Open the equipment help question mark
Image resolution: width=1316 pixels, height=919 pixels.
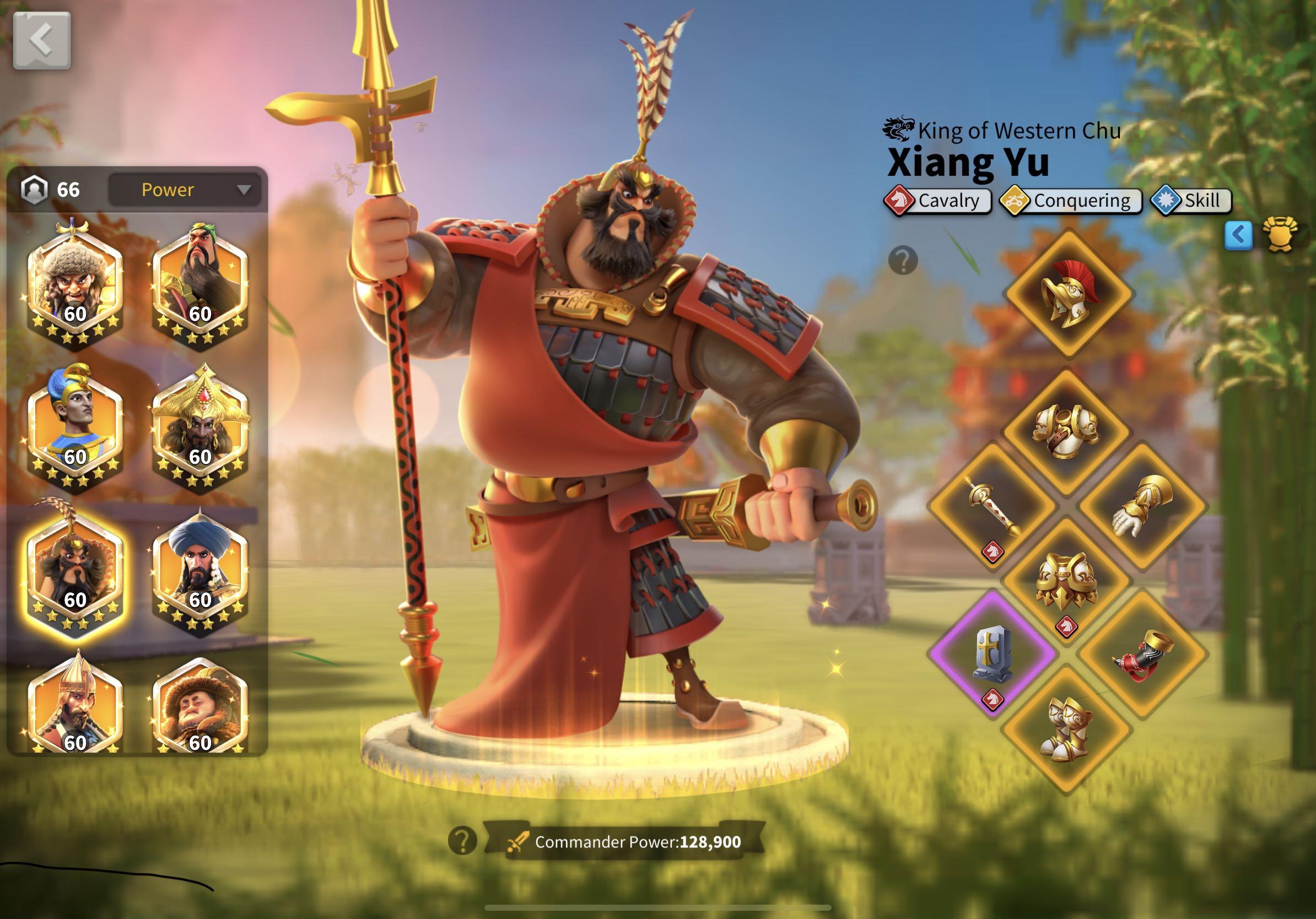click(904, 261)
